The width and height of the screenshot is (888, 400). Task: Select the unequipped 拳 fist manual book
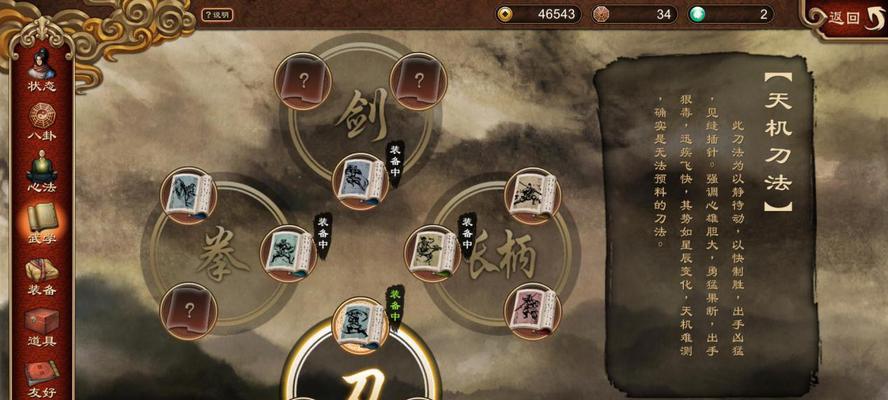[x=188, y=195]
